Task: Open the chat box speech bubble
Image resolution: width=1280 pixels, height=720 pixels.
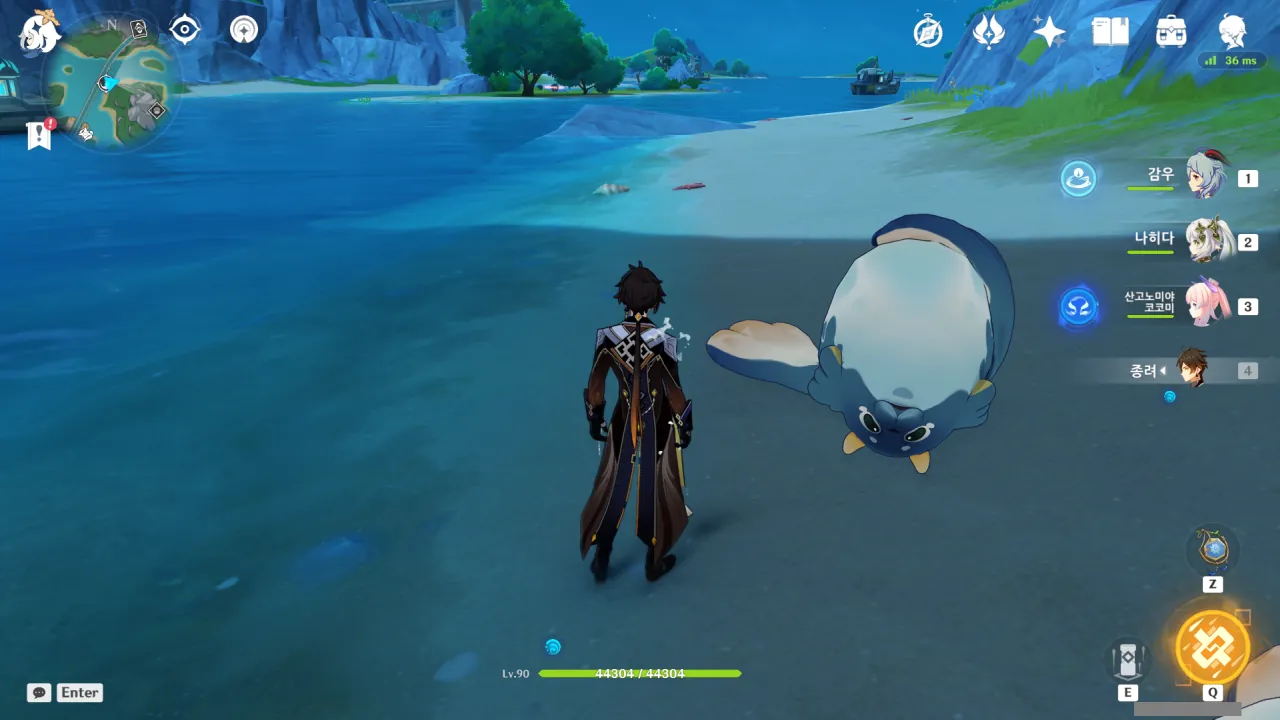Action: [x=39, y=692]
